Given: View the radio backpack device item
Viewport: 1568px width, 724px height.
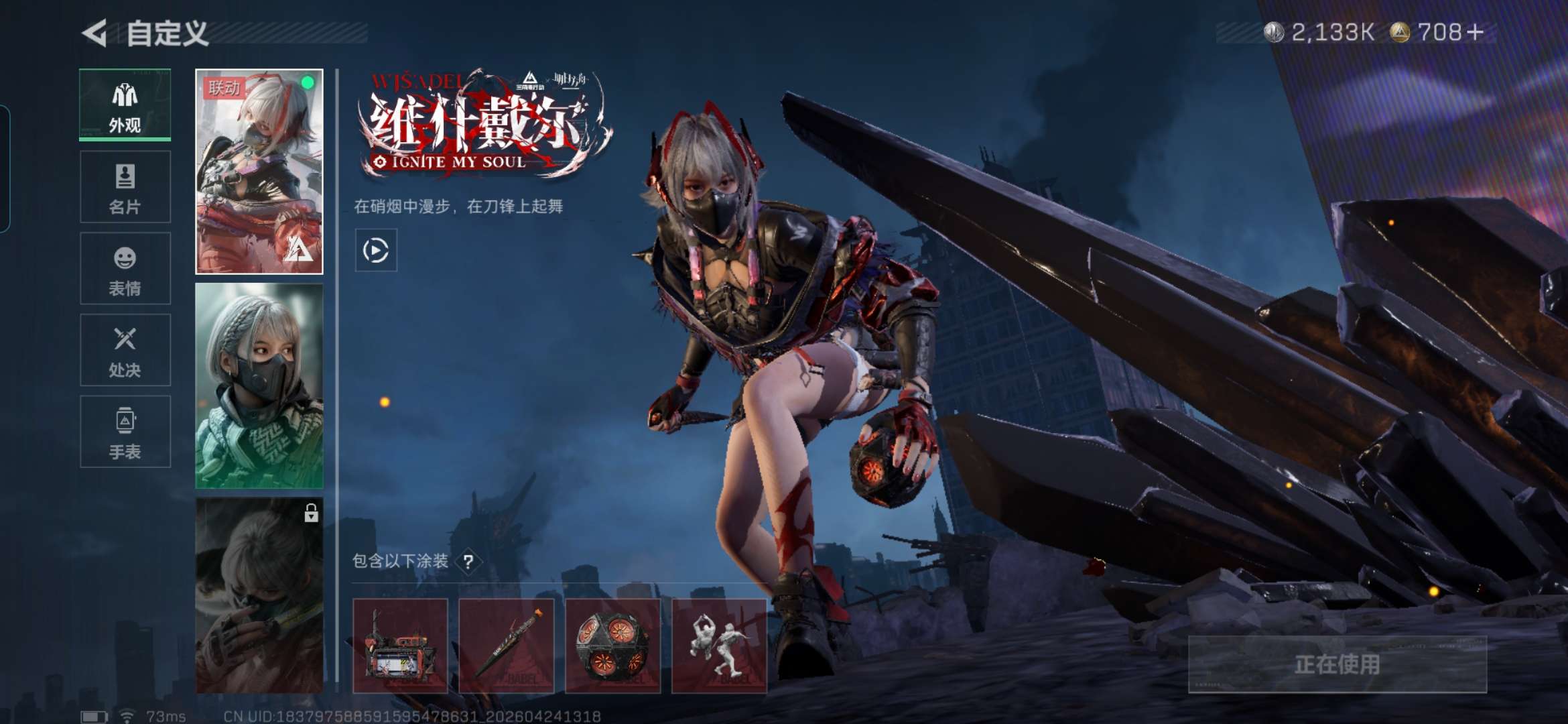Looking at the screenshot, I should click(400, 646).
